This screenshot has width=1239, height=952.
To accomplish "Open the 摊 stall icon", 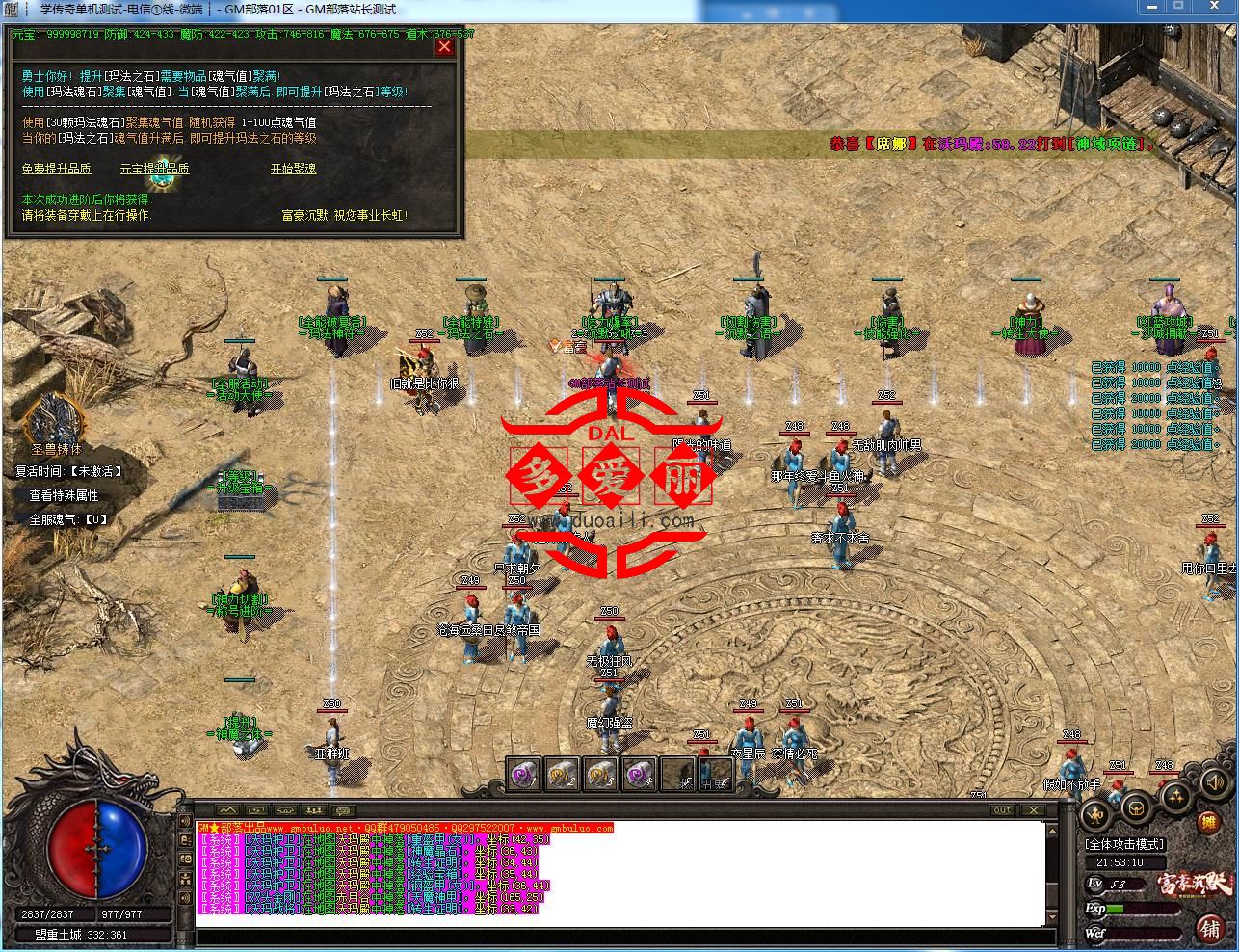I will click(x=1209, y=823).
